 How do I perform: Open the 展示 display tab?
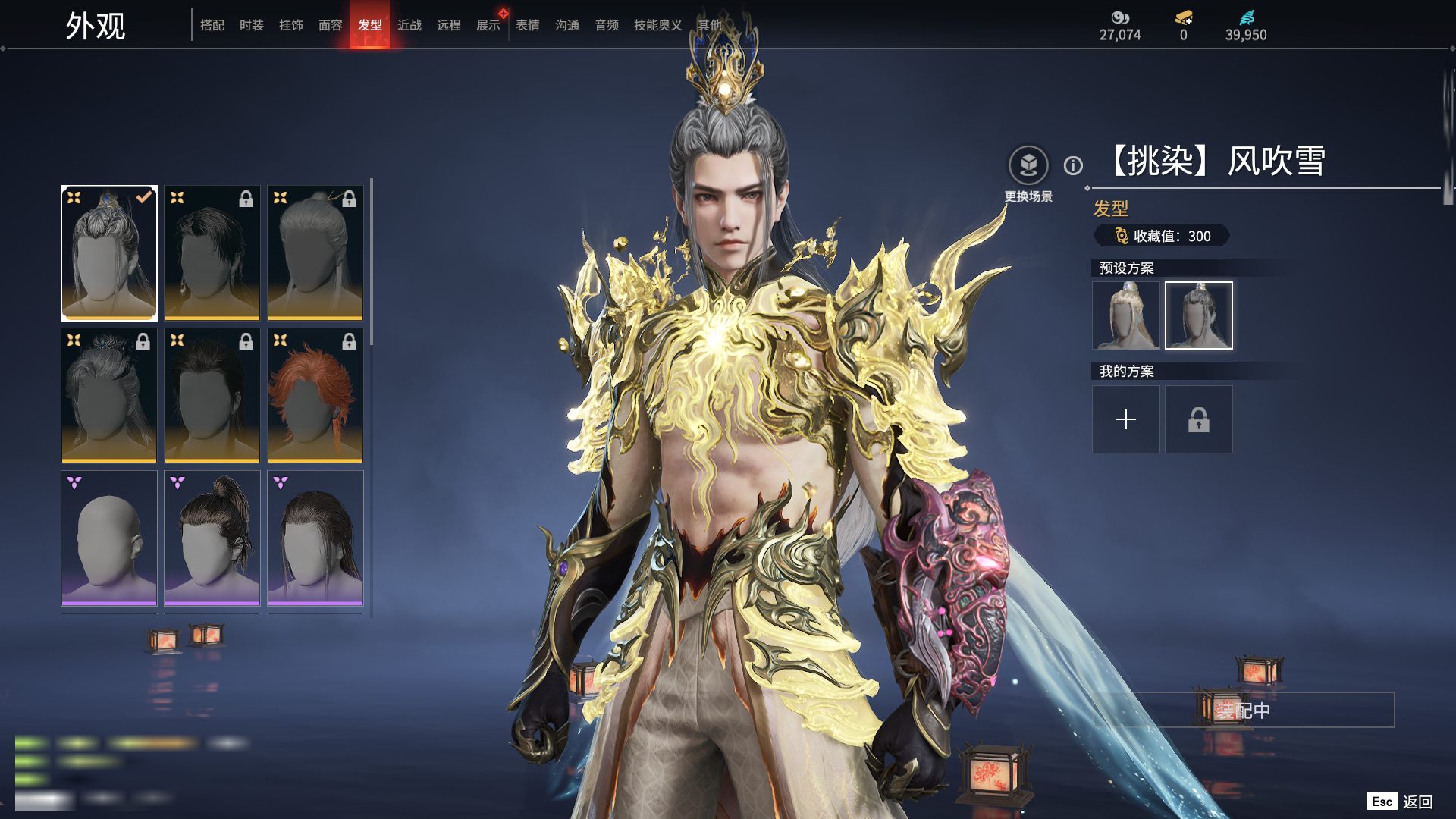coord(488,25)
